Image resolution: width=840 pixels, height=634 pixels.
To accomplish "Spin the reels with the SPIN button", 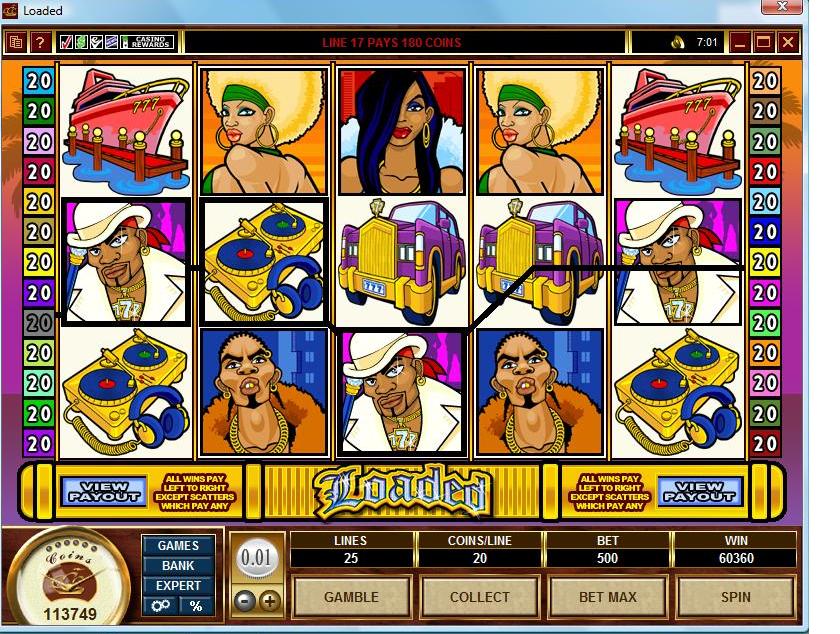I will [735, 597].
